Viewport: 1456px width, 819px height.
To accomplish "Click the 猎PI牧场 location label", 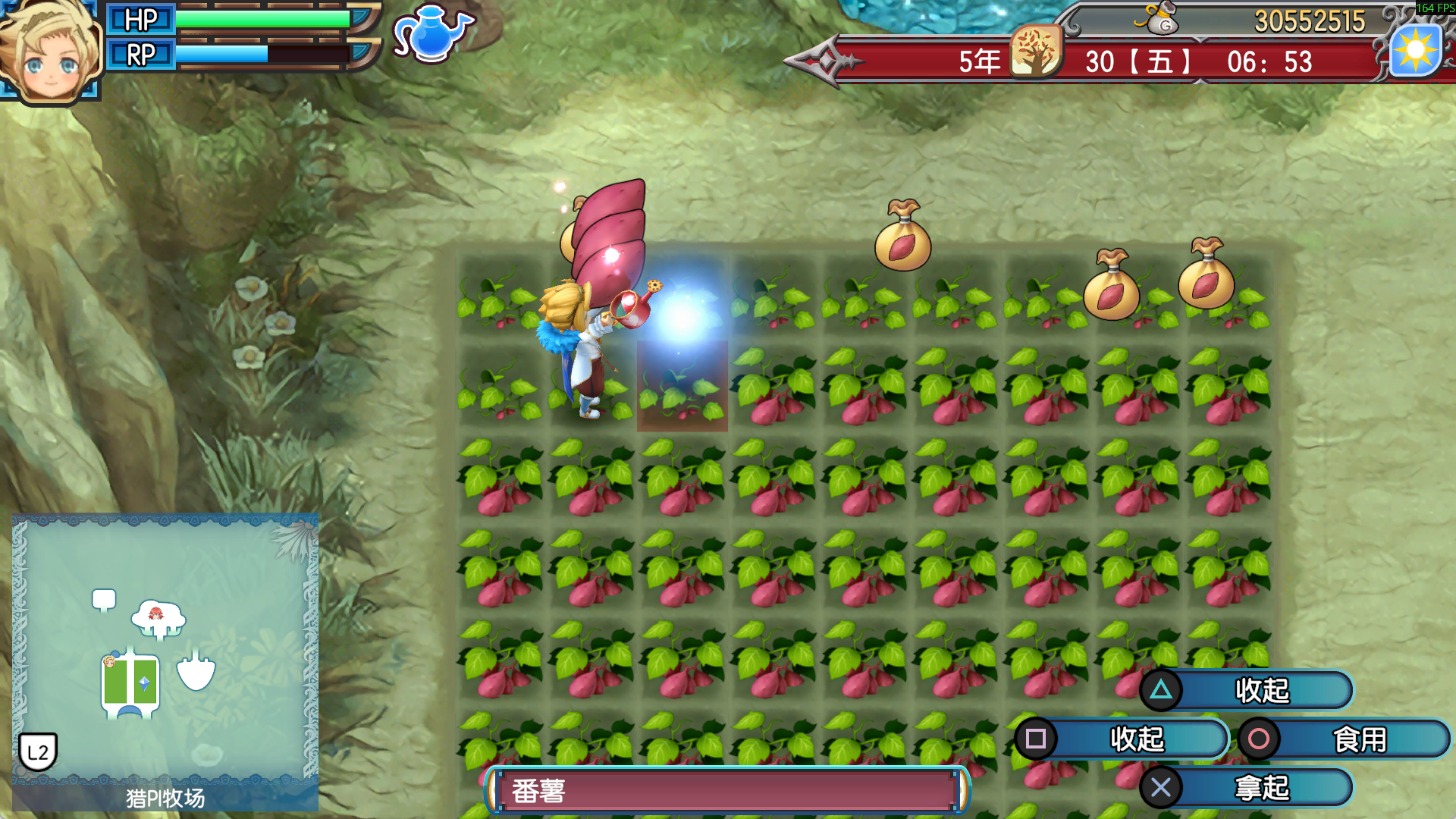I will pos(165,798).
